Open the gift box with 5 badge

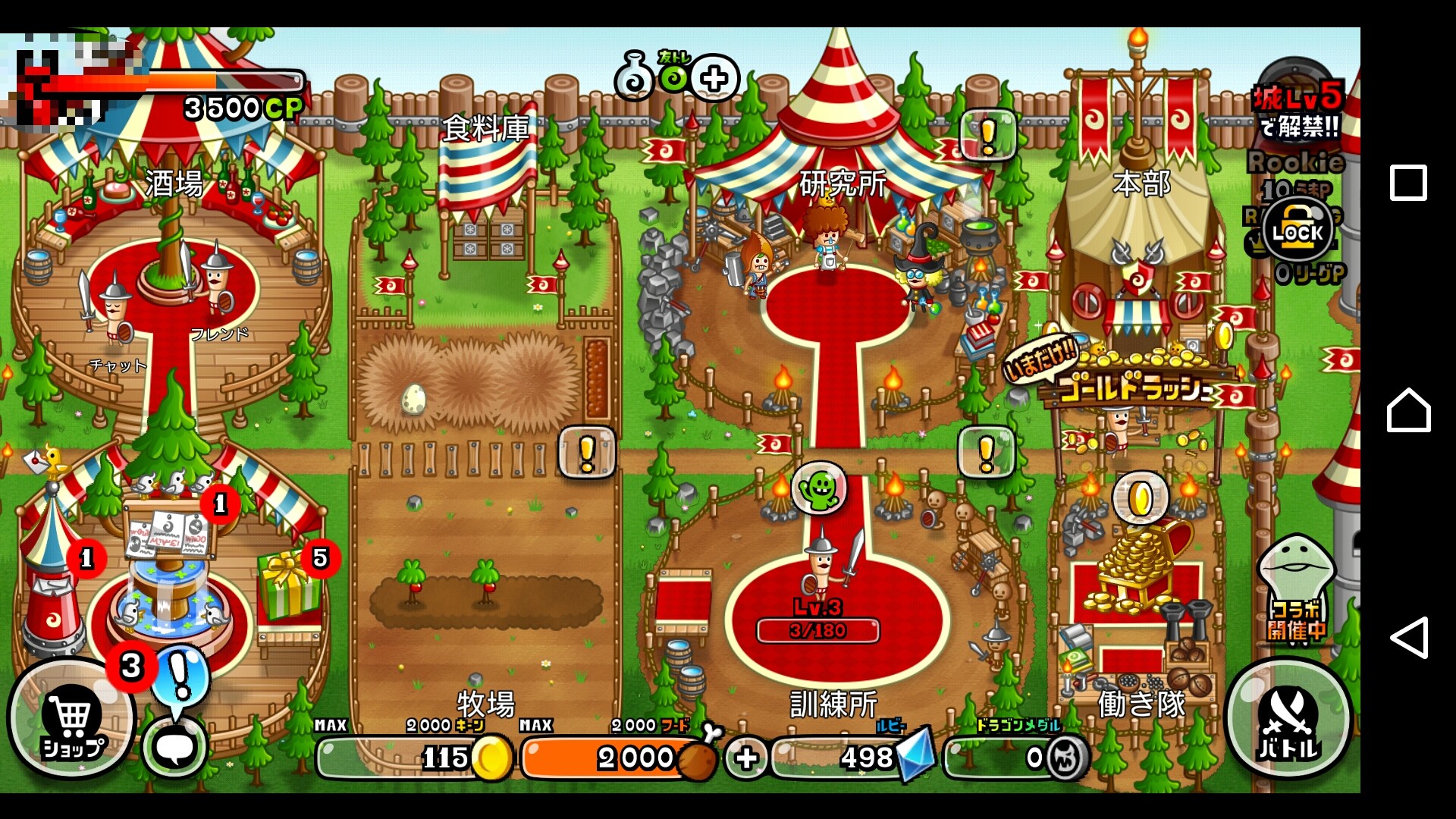click(x=288, y=588)
